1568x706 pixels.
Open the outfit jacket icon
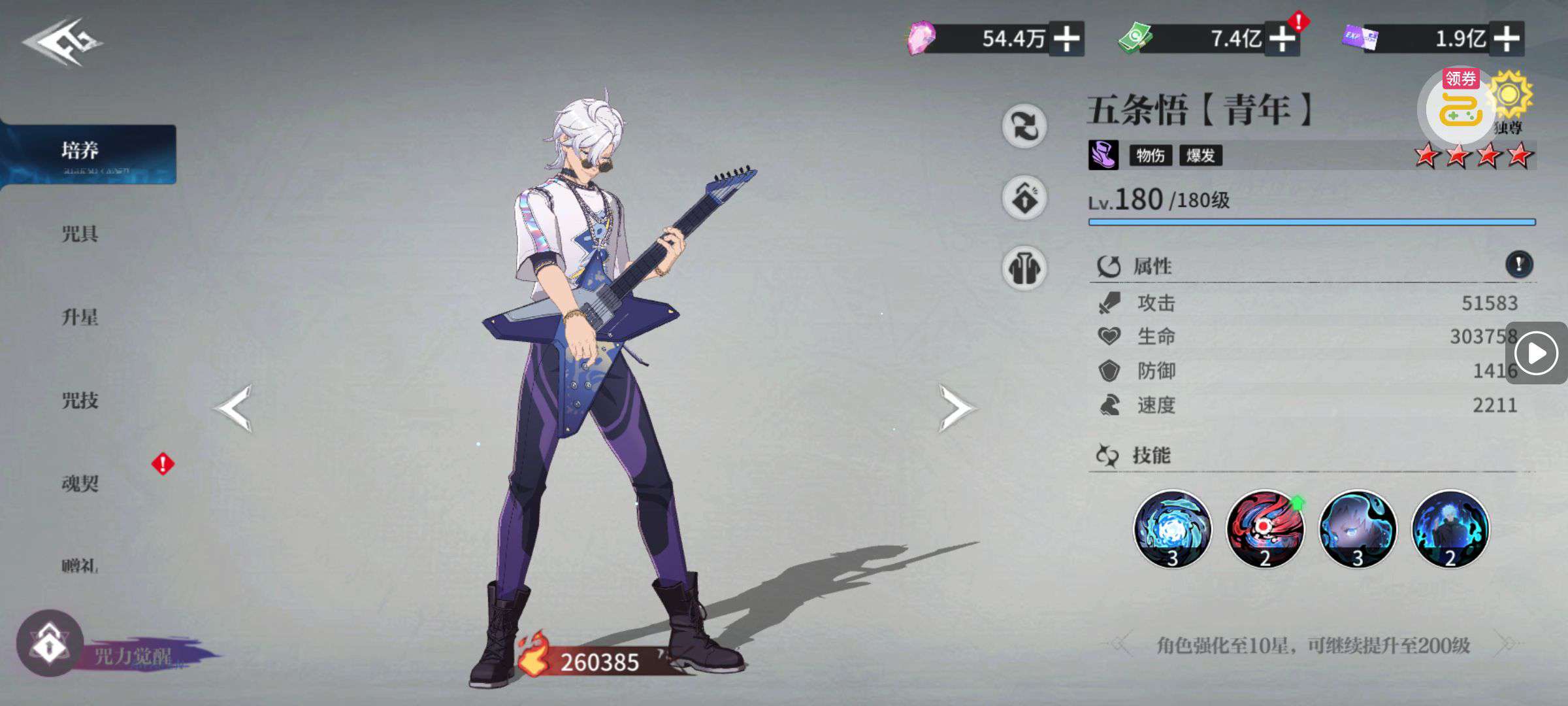[1024, 268]
